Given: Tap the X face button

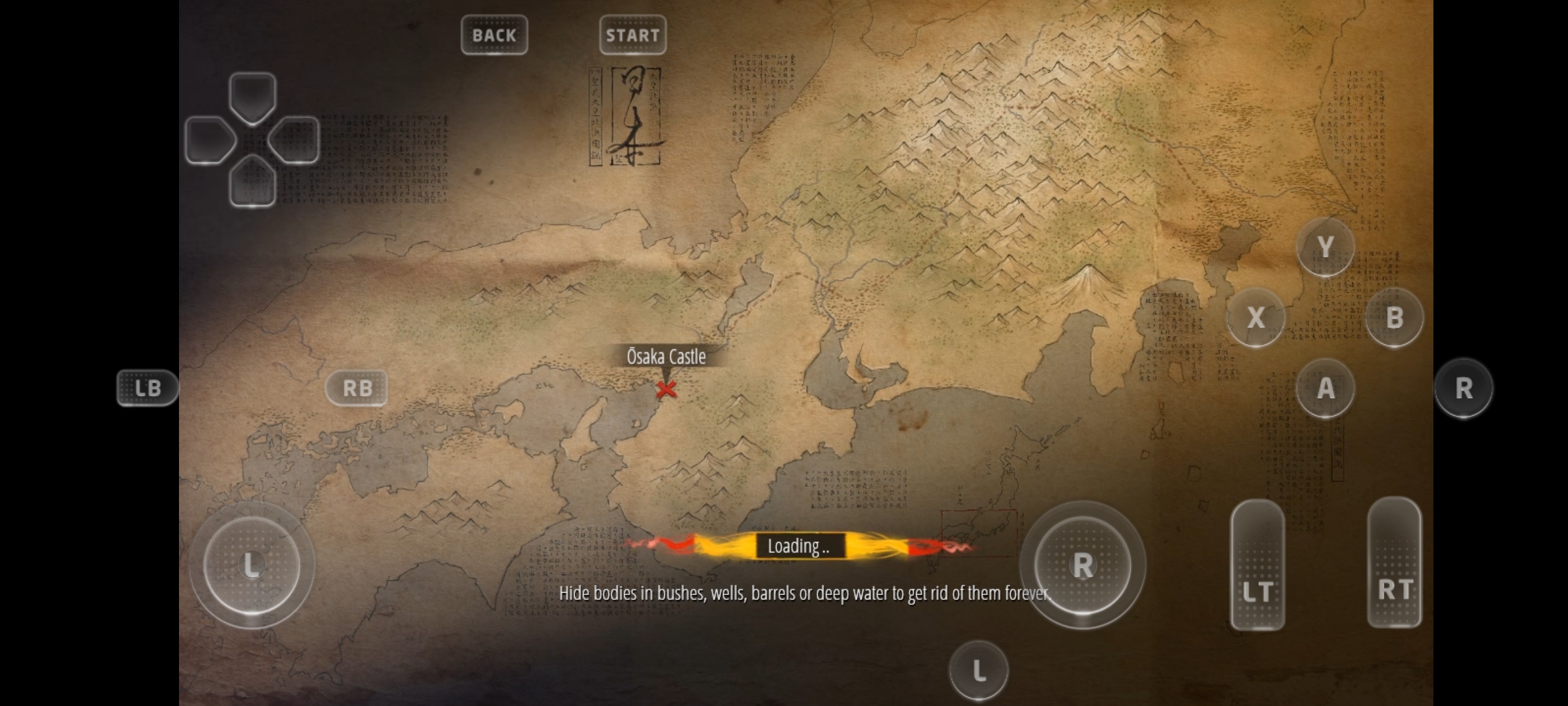Looking at the screenshot, I should pos(1256,318).
